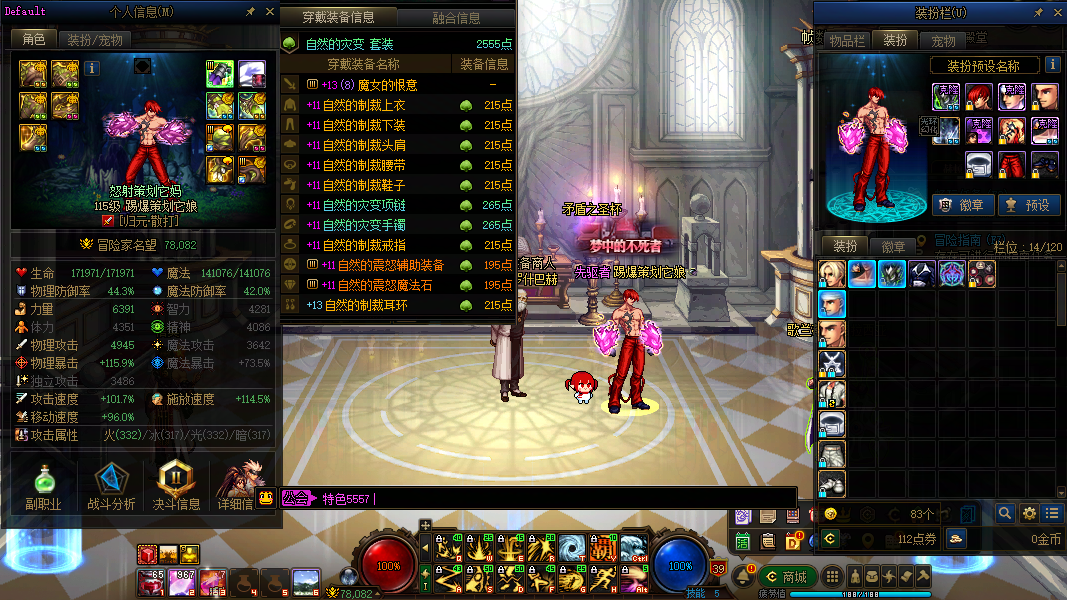Viewport: 1067px width, 600px height.
Task: Click the 预设 preset button
Action: click(1029, 205)
